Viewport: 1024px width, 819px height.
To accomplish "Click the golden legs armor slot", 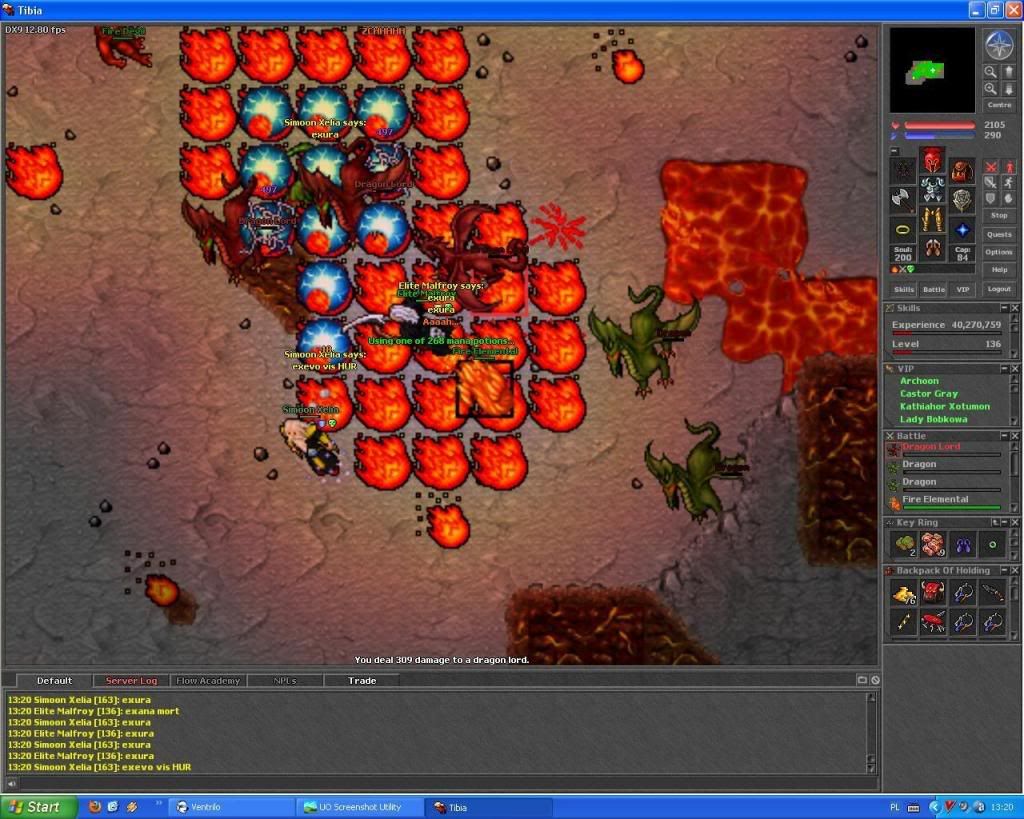I will [x=932, y=219].
